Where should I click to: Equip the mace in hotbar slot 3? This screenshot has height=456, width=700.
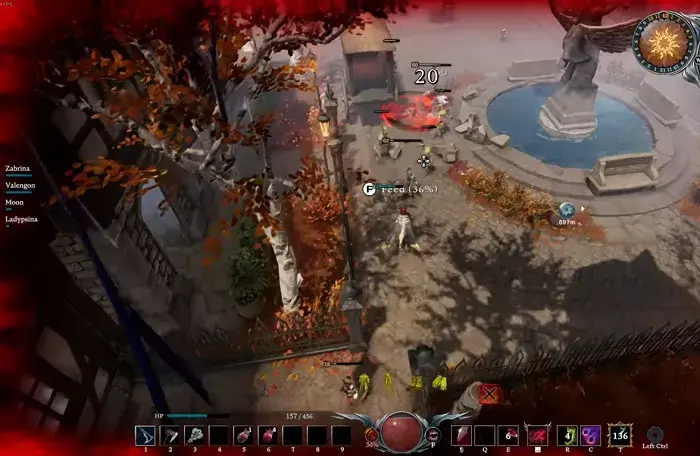click(x=194, y=435)
